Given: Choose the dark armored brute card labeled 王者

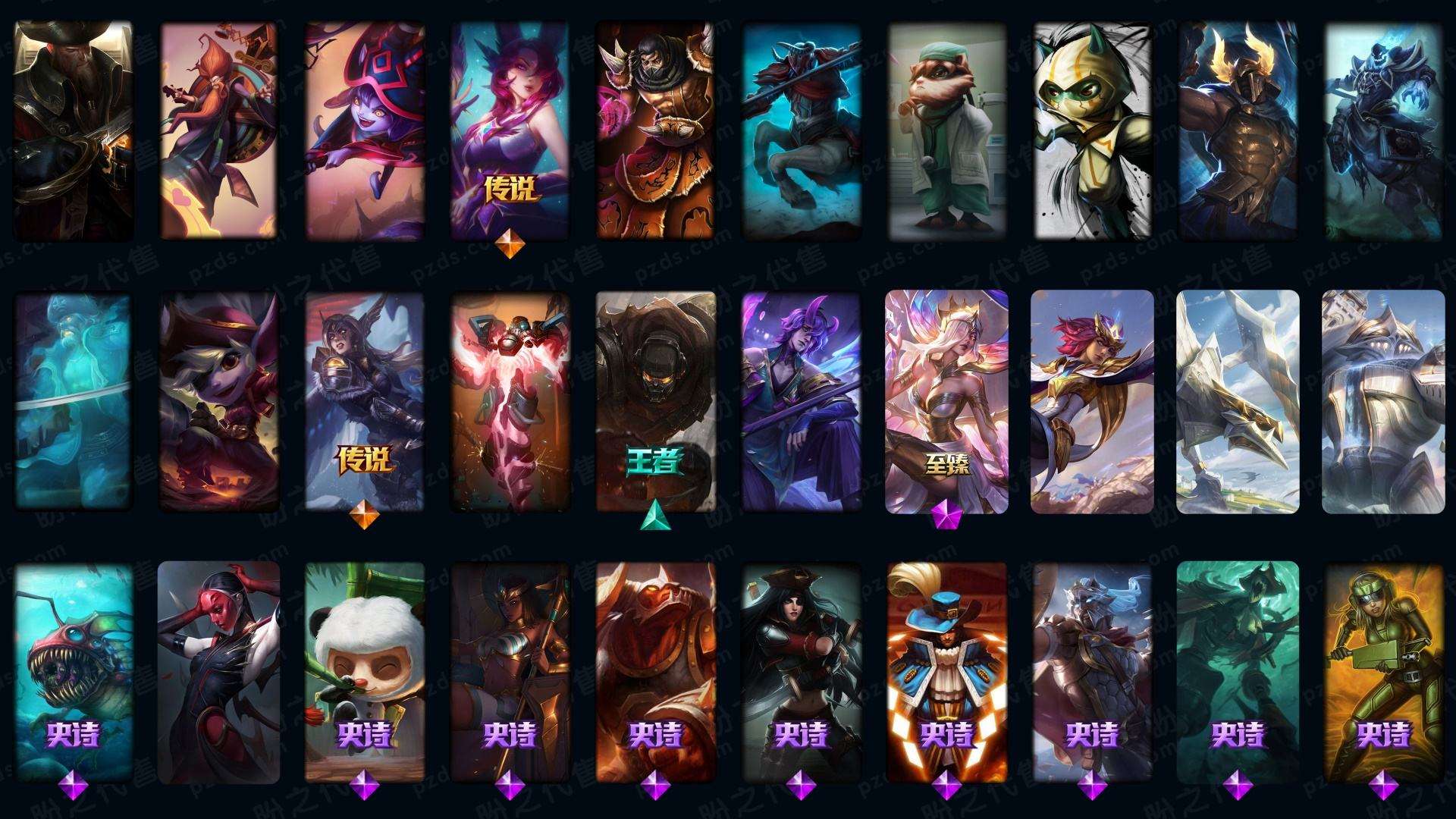Looking at the screenshot, I should click(655, 402).
